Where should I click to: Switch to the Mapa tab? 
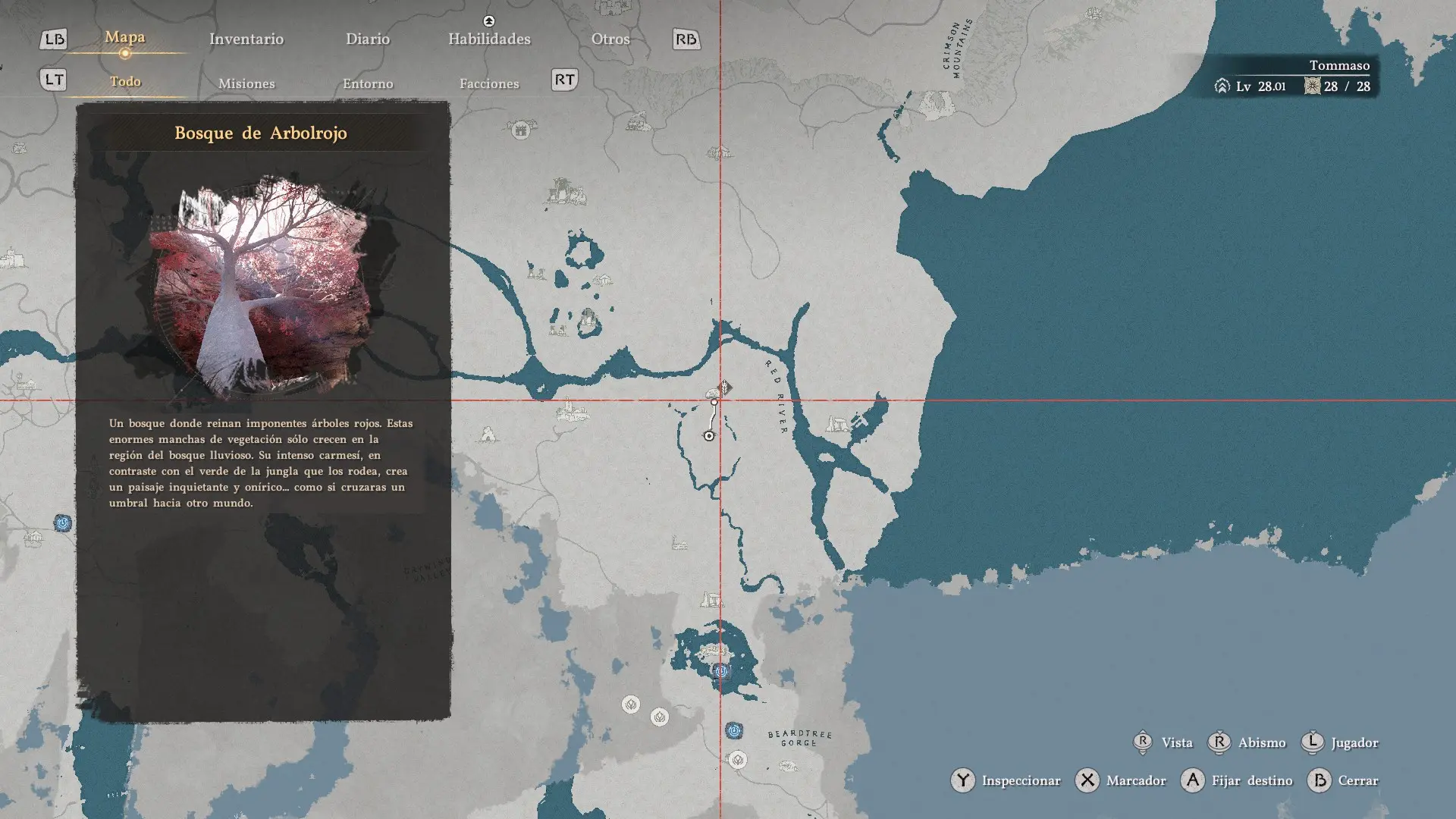click(x=125, y=37)
